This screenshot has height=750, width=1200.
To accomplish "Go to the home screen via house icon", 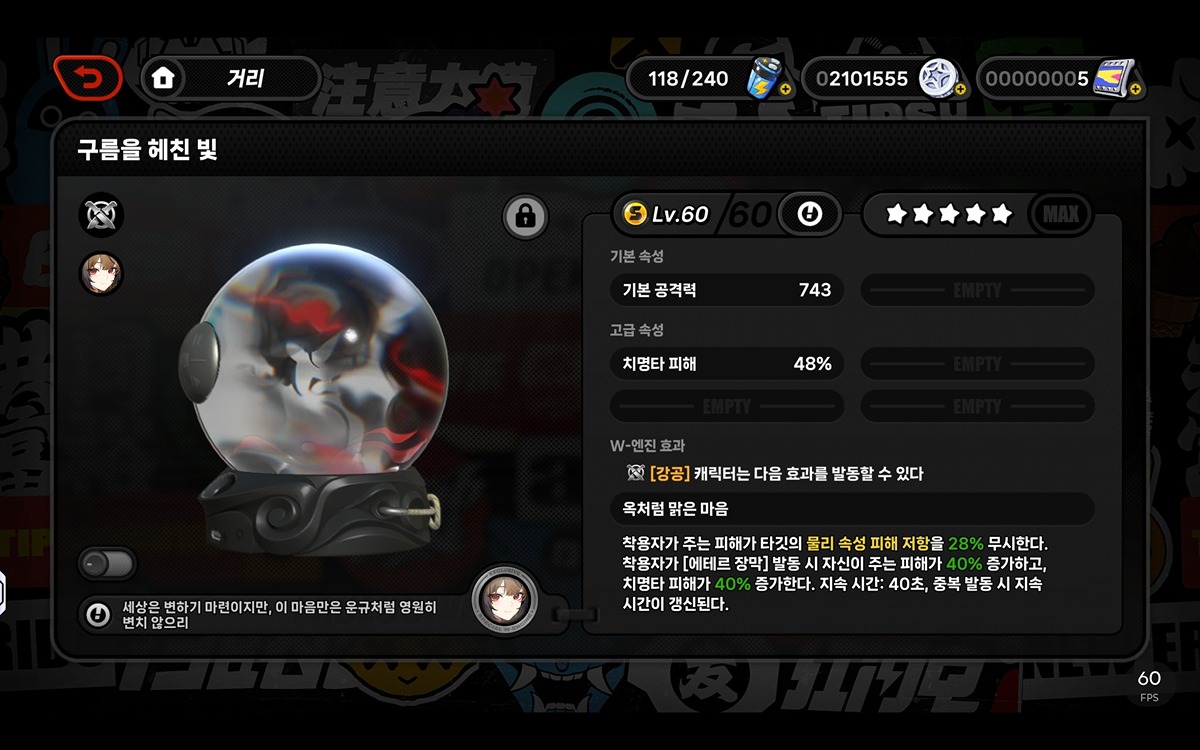I will pos(163,78).
